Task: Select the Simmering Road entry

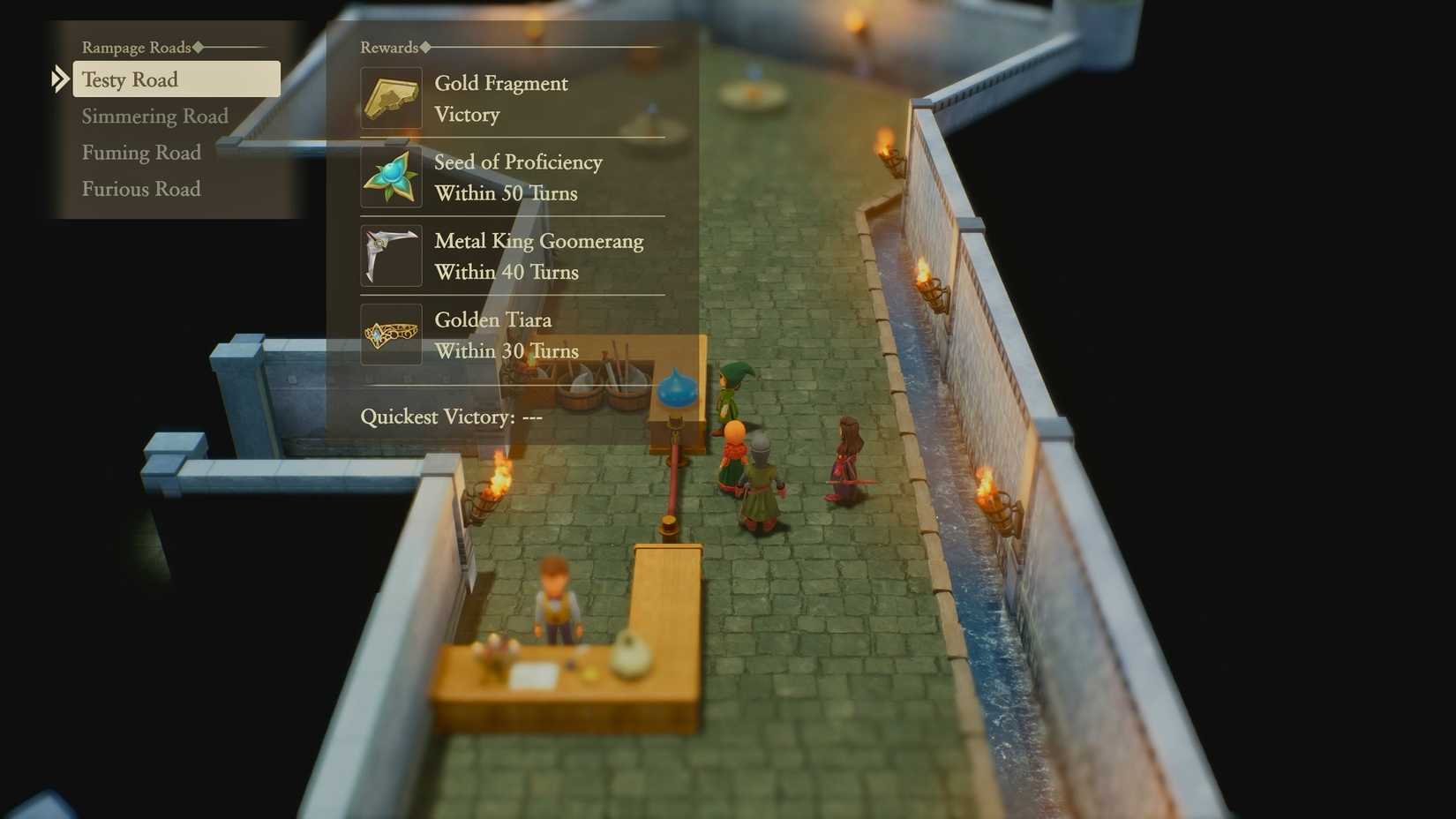Action: (154, 116)
